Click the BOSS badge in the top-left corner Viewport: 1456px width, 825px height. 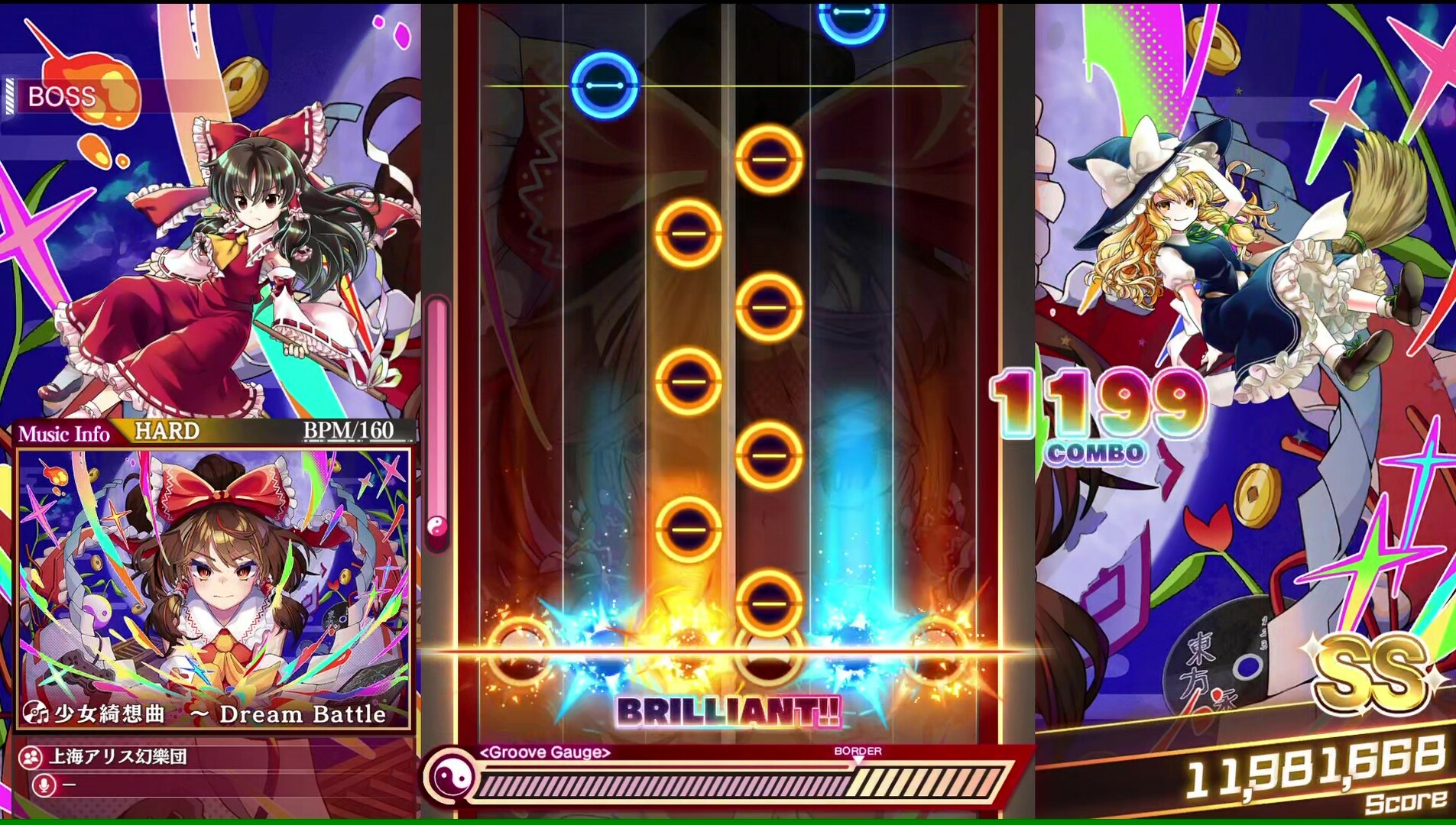click(x=61, y=97)
